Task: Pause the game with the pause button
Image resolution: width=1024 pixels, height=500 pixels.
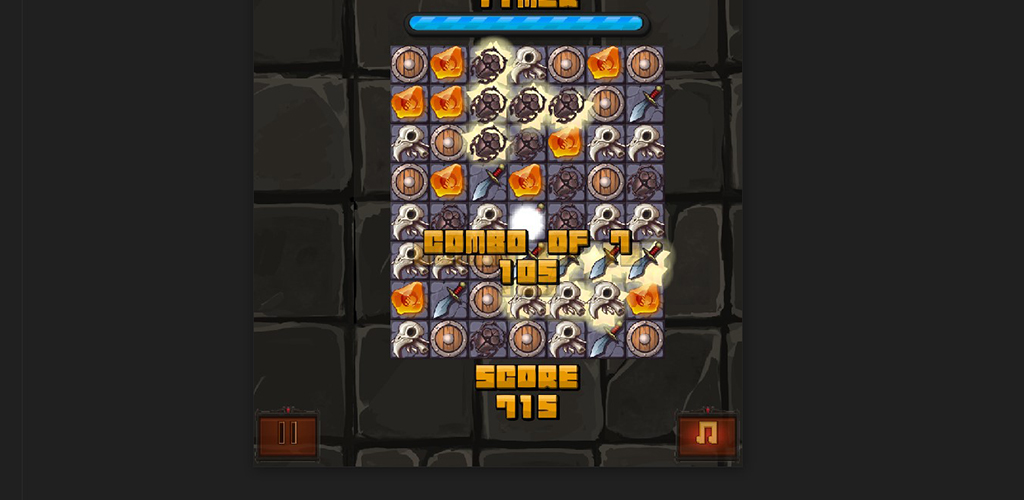Action: pyautogui.click(x=288, y=435)
